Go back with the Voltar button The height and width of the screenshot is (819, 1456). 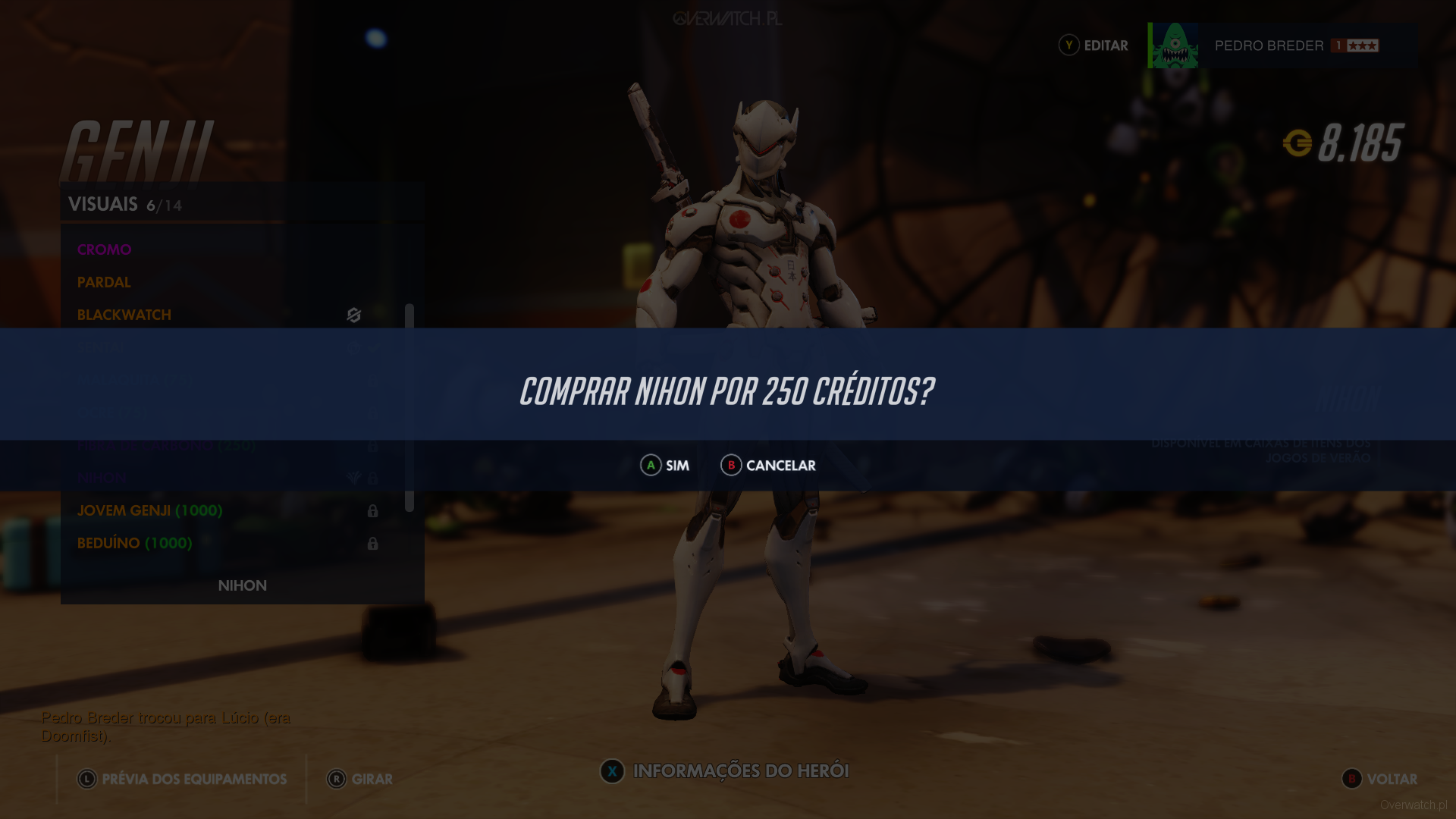pyautogui.click(x=1379, y=779)
